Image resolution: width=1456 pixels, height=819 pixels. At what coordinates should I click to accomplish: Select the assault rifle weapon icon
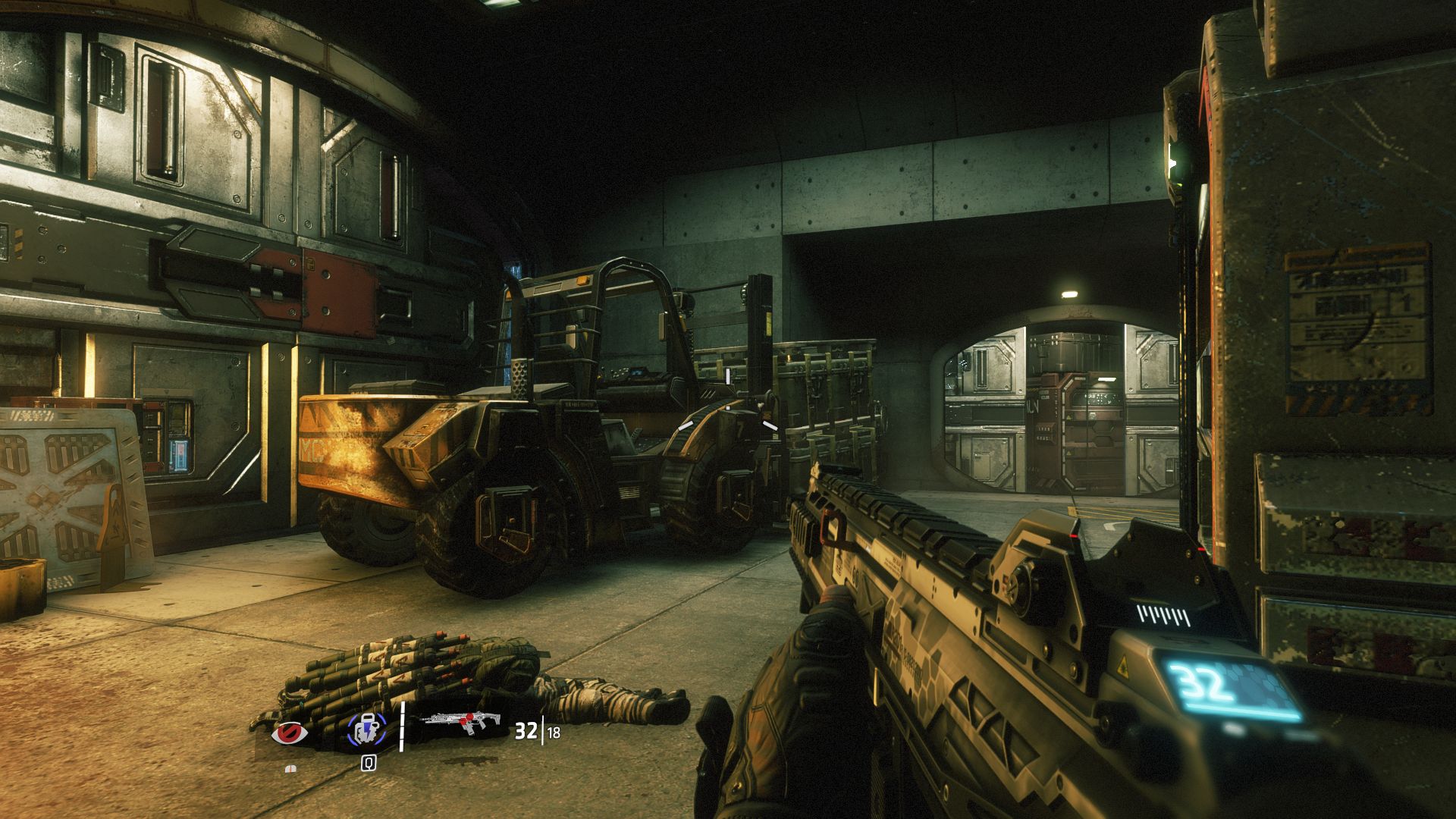tap(463, 723)
